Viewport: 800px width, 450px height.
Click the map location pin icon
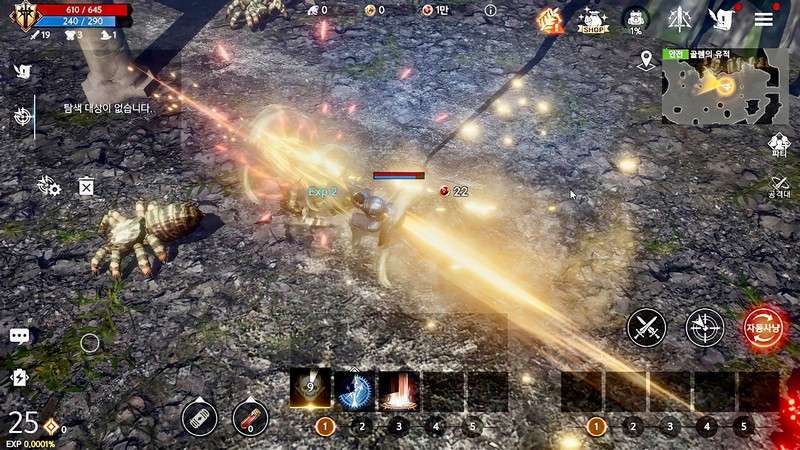coord(646,60)
